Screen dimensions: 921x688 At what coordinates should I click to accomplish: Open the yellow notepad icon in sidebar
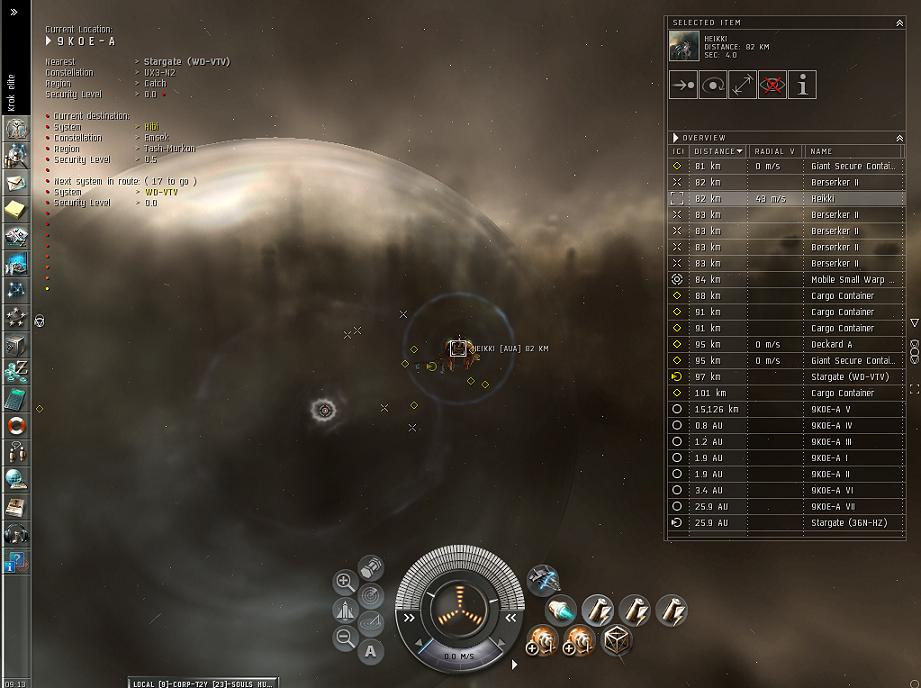pyautogui.click(x=16, y=208)
